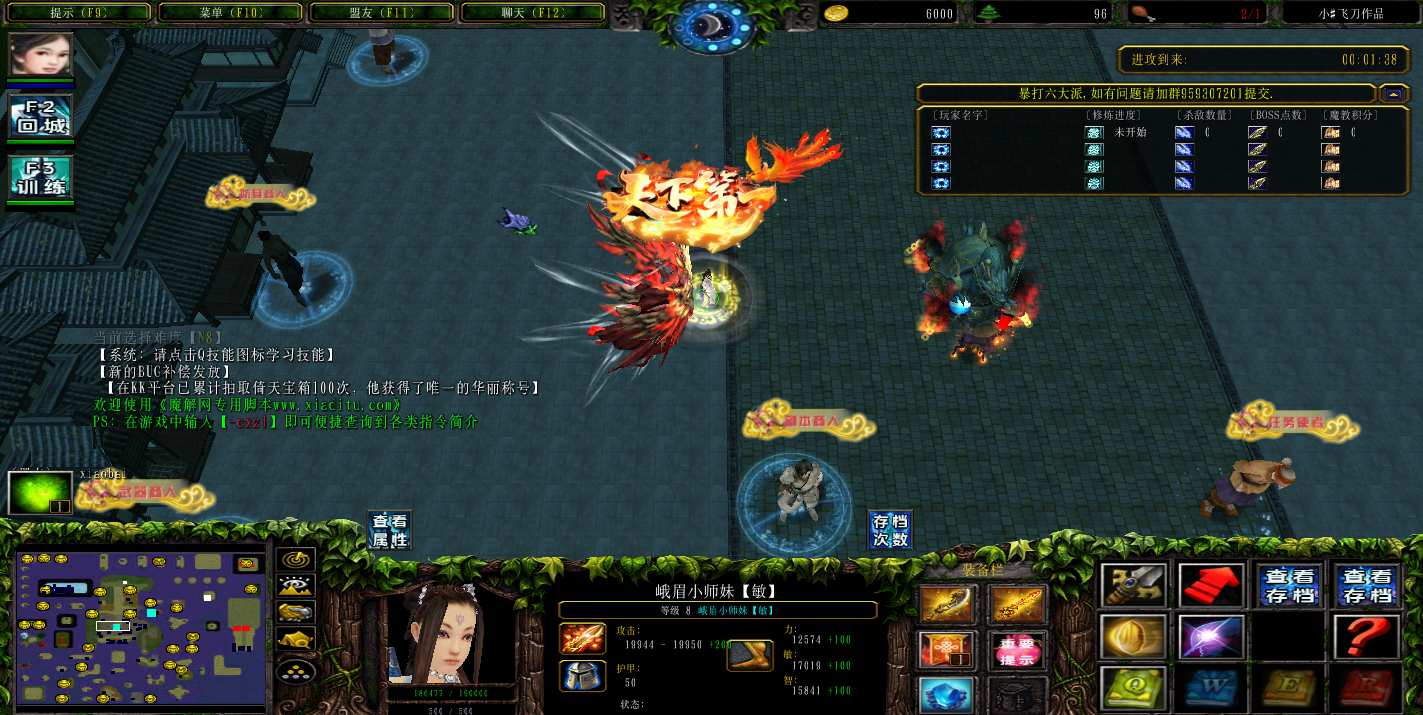Click the F2 回城 return-to-town button
Screen dimensions: 1423x715
coord(41,117)
